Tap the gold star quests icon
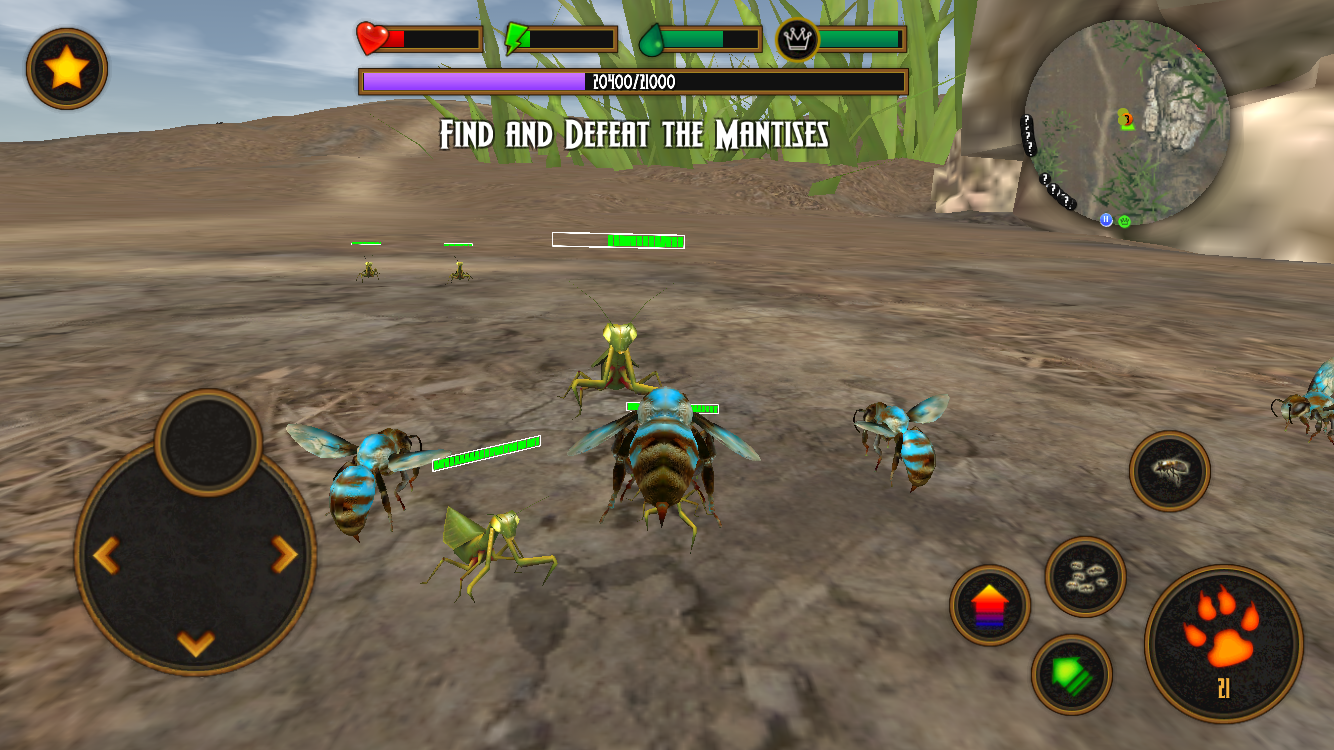This screenshot has width=1334, height=750. tap(66, 70)
